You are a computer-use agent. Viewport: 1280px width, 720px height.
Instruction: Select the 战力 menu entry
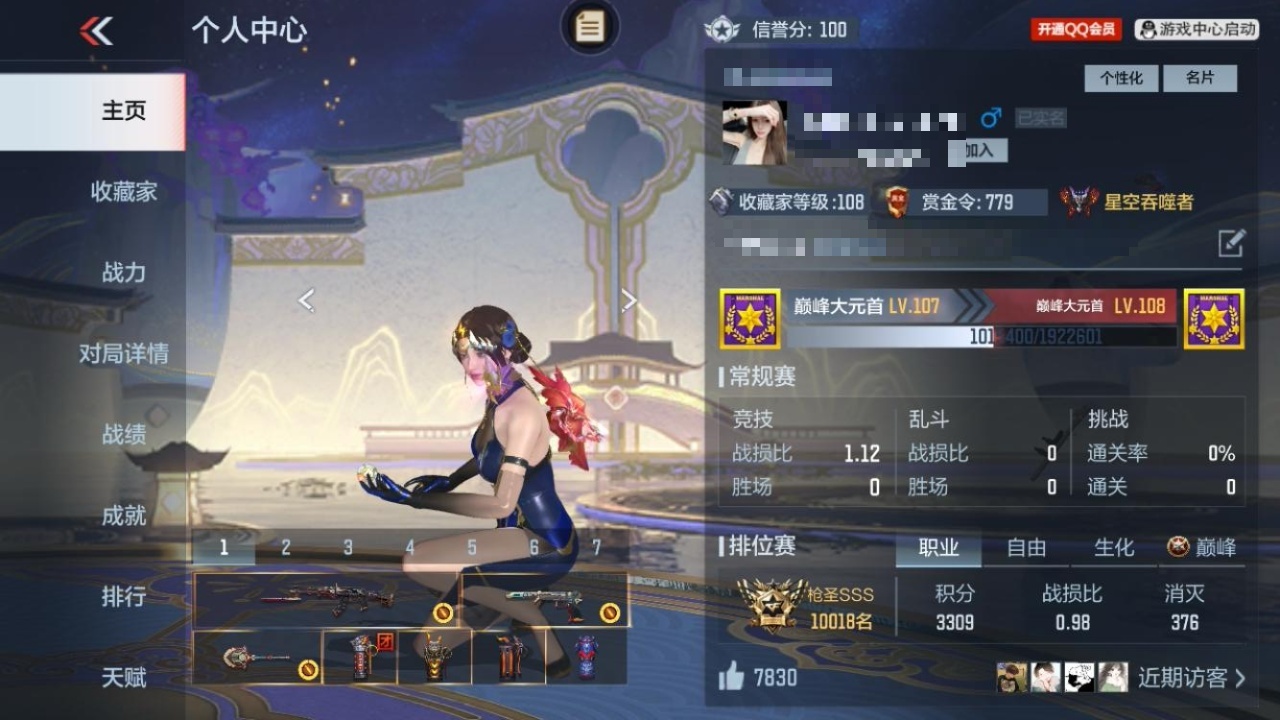click(x=123, y=273)
